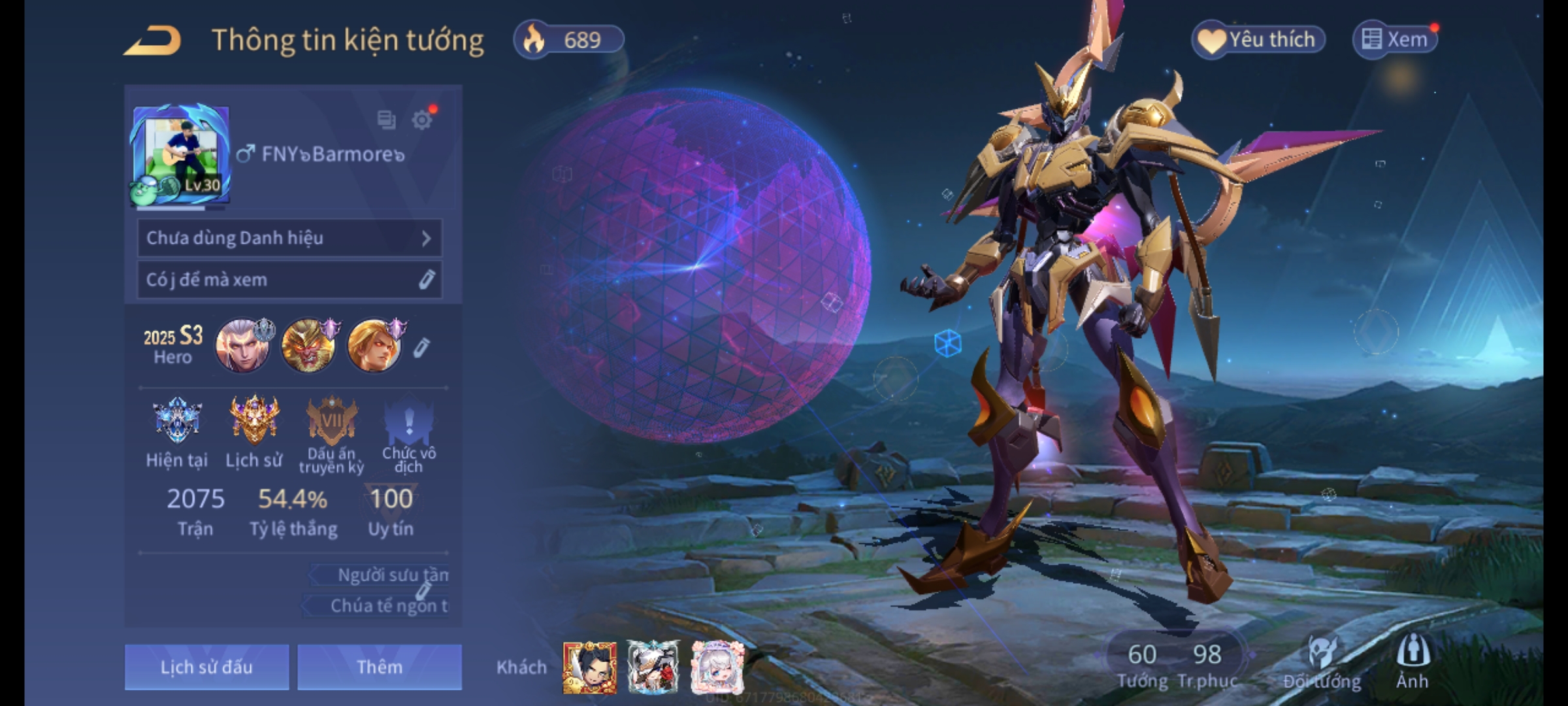Image resolution: width=1568 pixels, height=706 pixels.
Task: Open the copy icon beside the gear
Action: (386, 120)
